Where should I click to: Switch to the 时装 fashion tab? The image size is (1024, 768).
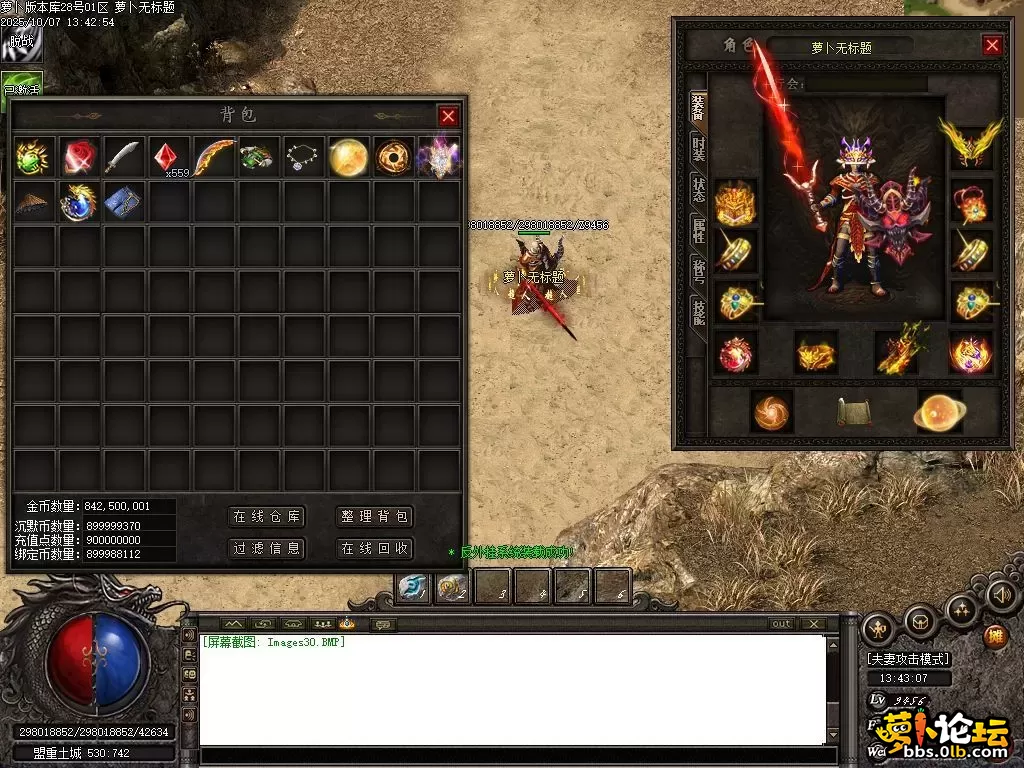pyautogui.click(x=698, y=150)
